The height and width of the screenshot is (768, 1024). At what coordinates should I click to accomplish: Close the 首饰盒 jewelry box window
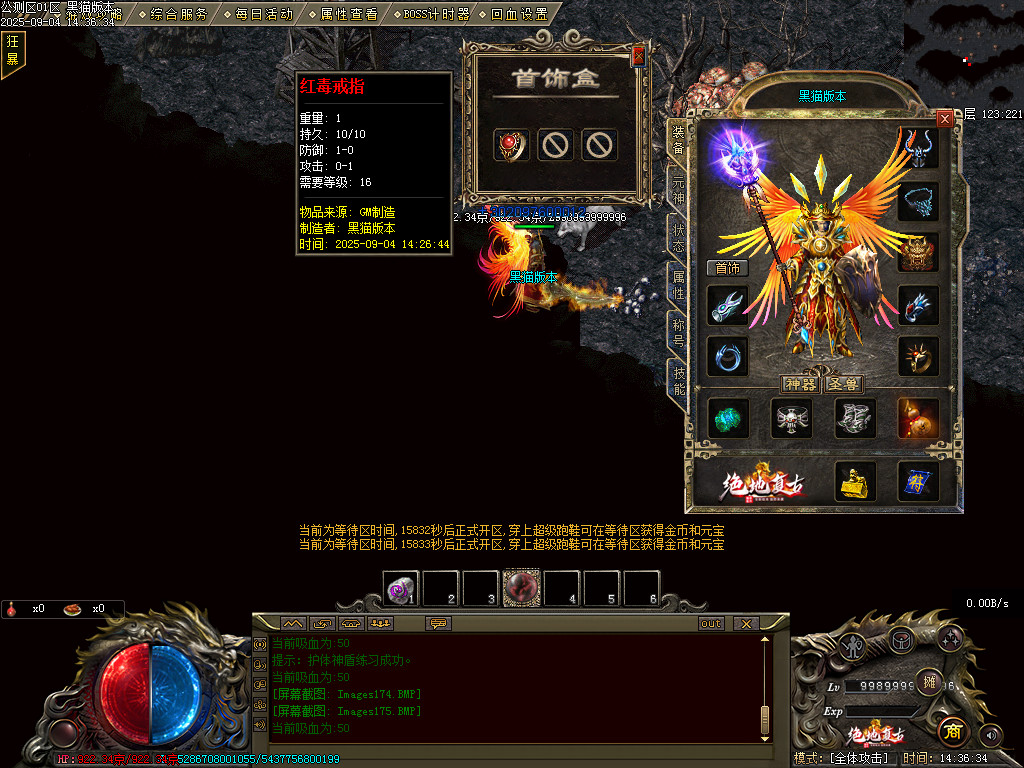click(638, 57)
